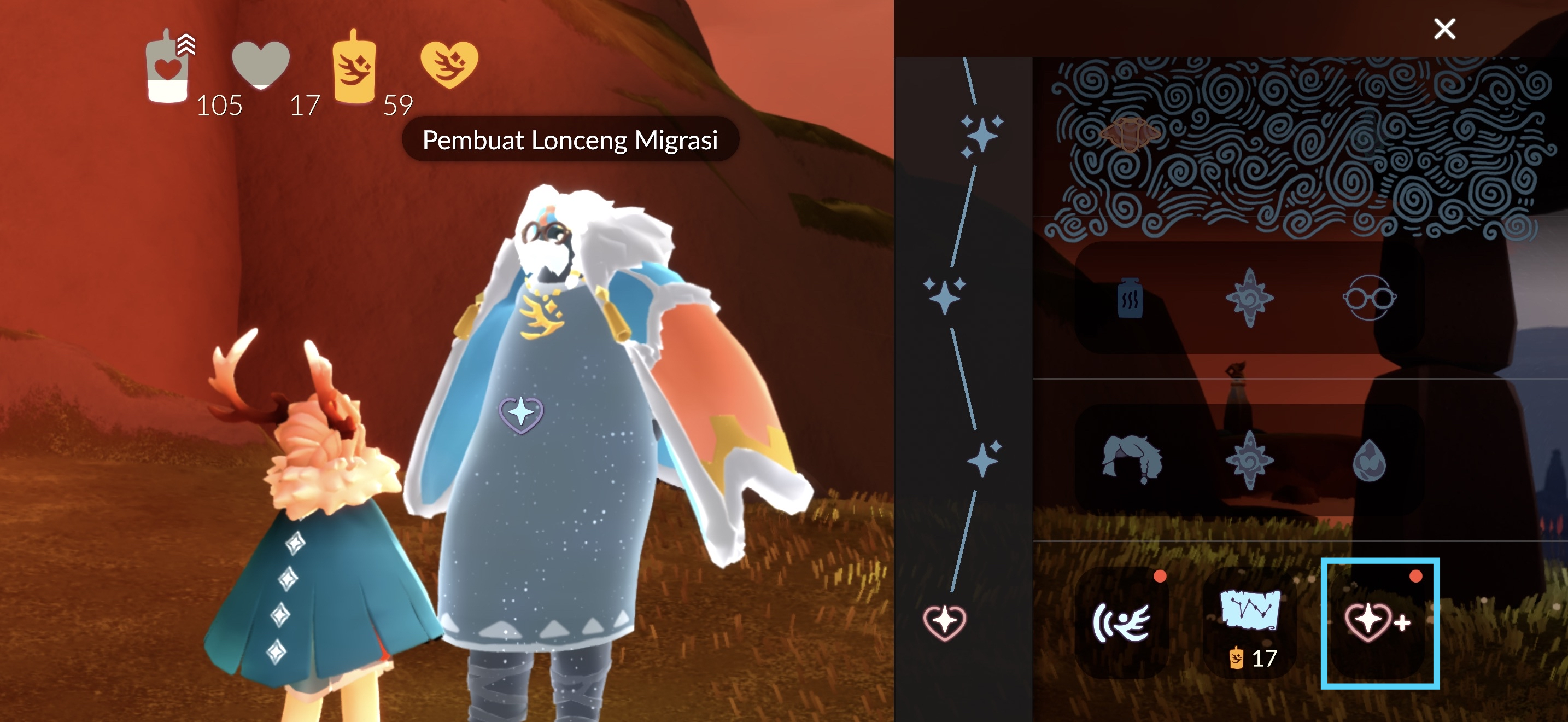Tap the star node next to the glasses
1568x722 pixels.
click(1249, 298)
